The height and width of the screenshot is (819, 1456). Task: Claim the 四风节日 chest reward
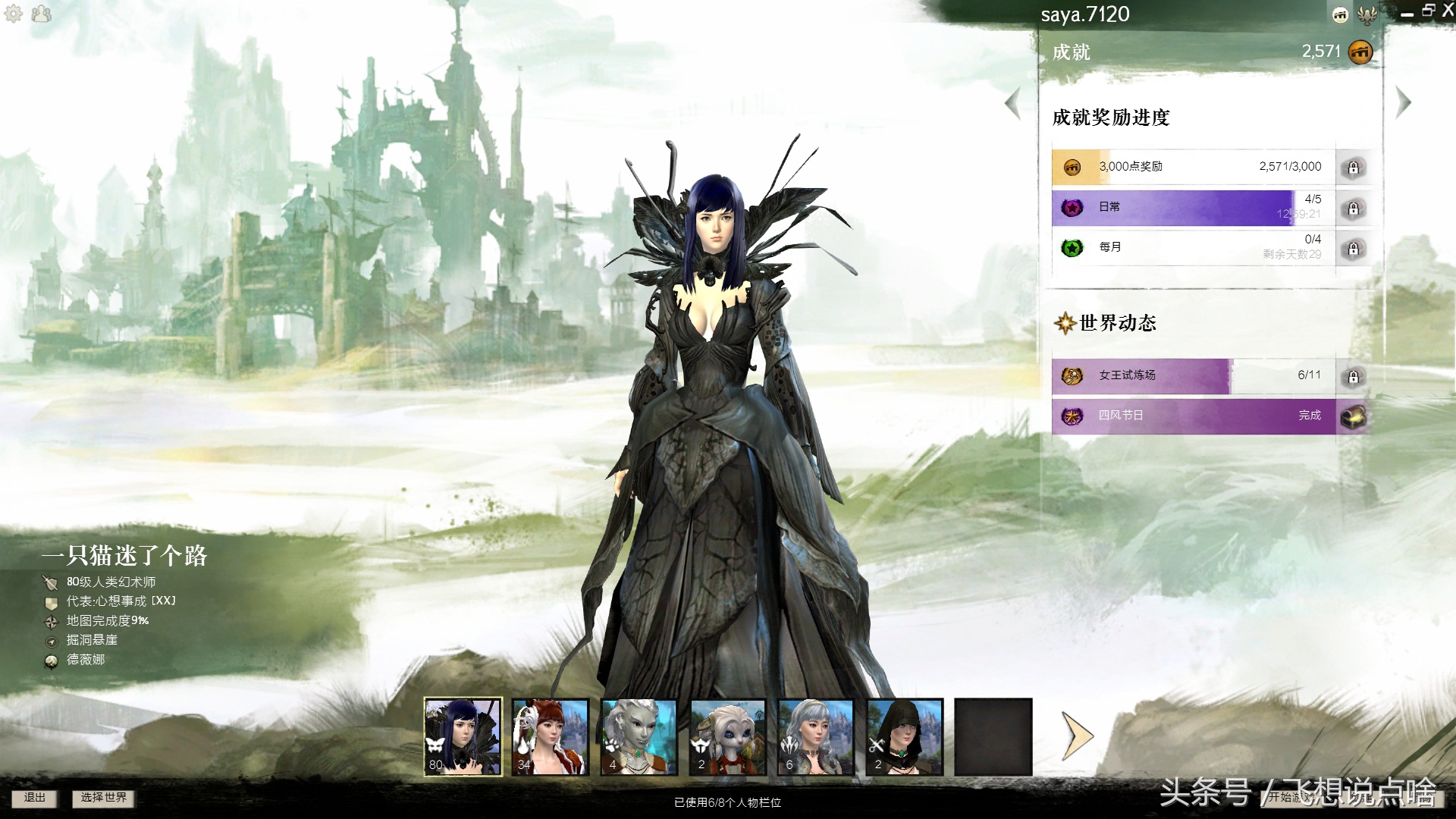click(1353, 416)
